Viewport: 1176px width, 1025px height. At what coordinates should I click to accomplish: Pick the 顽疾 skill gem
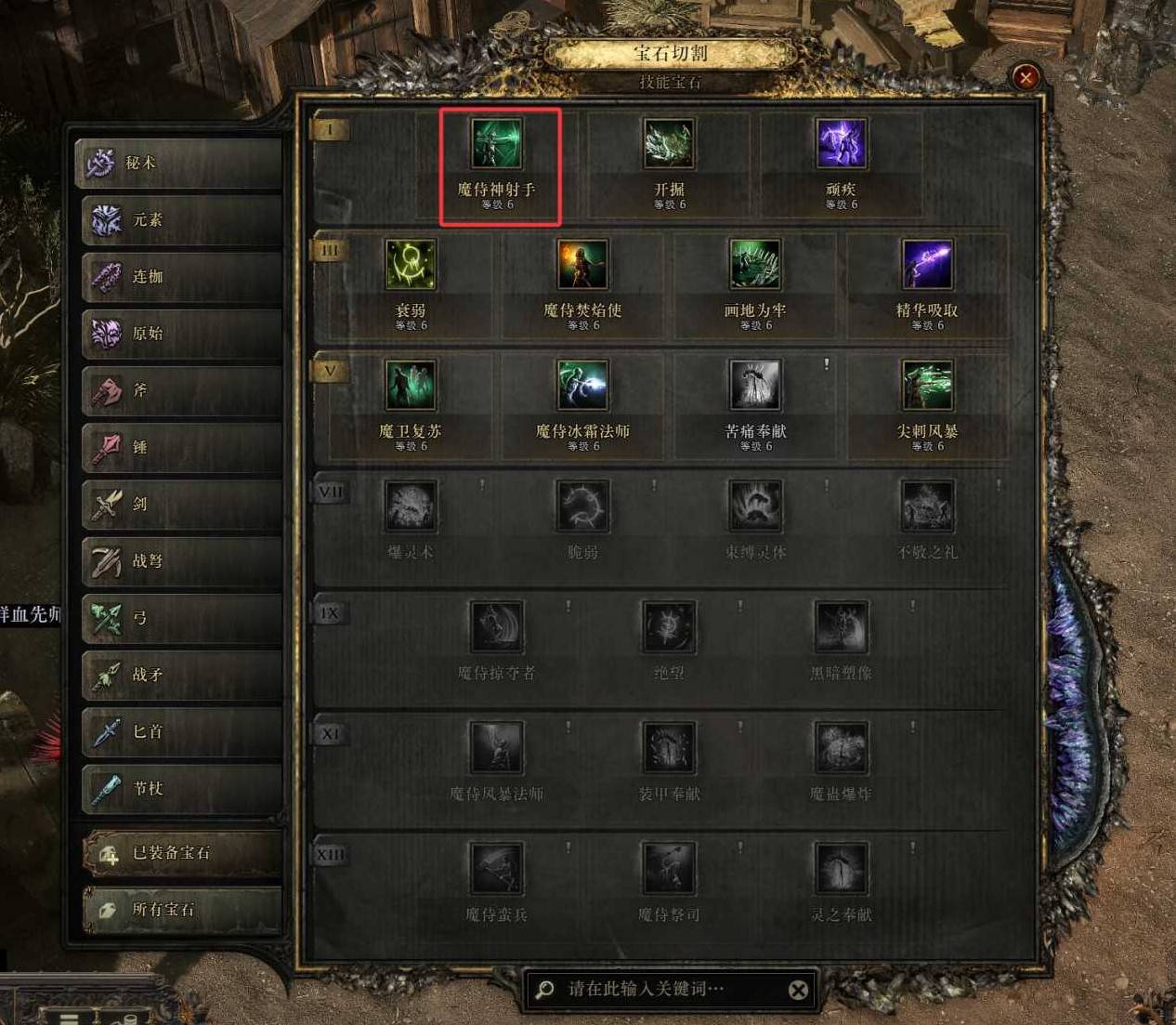click(x=841, y=145)
